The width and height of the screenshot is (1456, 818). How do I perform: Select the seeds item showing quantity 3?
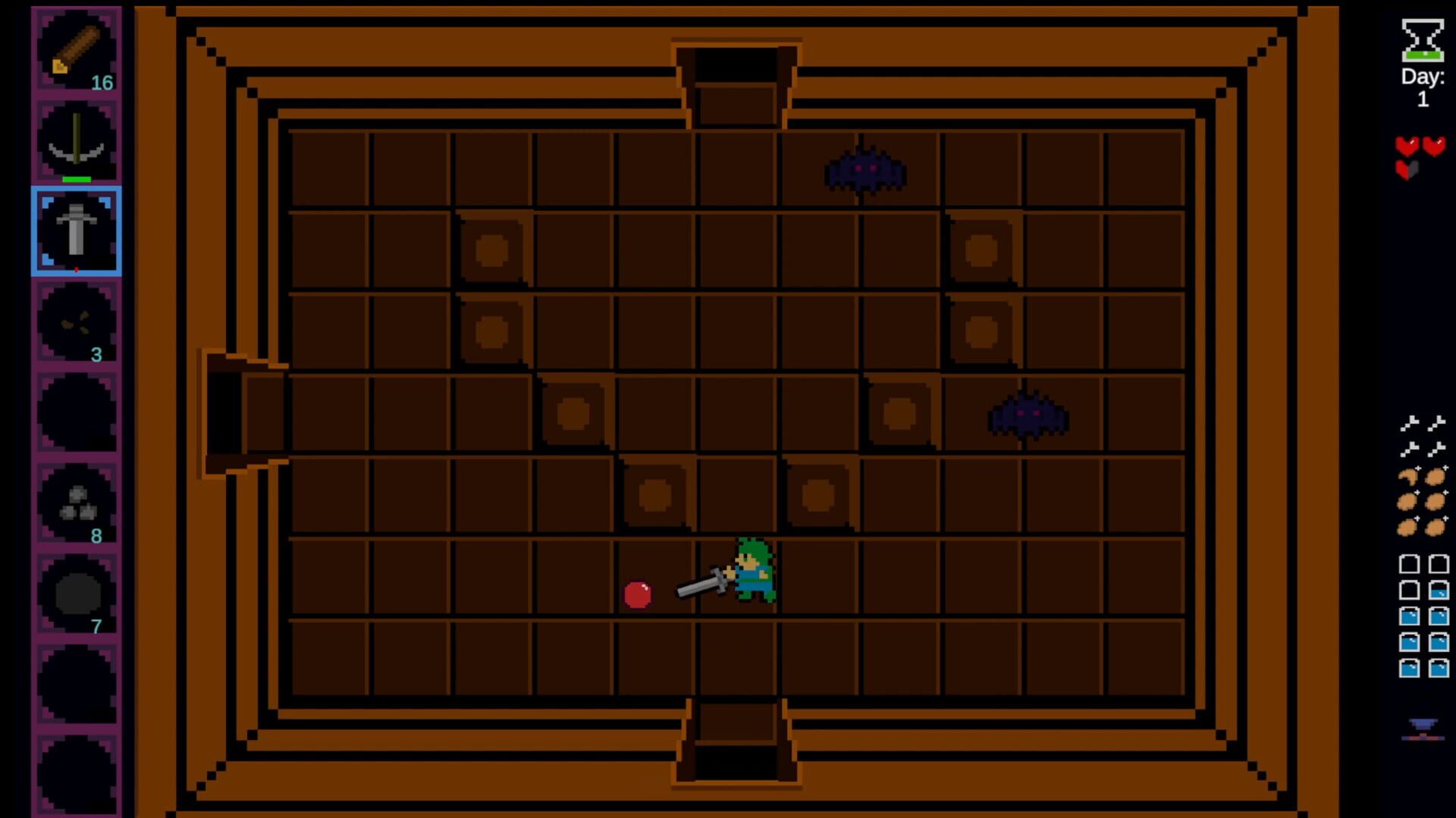[76, 322]
